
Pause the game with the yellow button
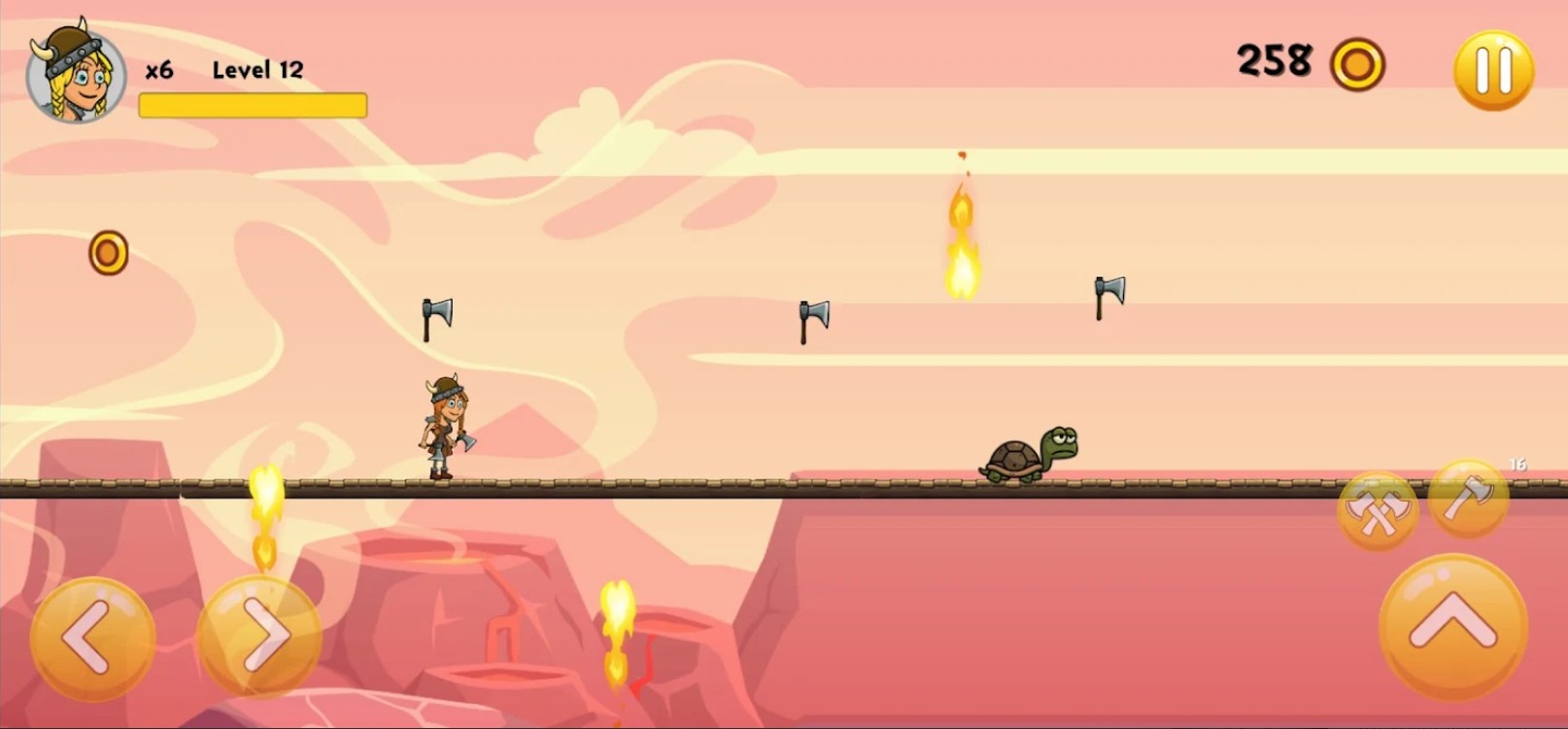coord(1493,70)
